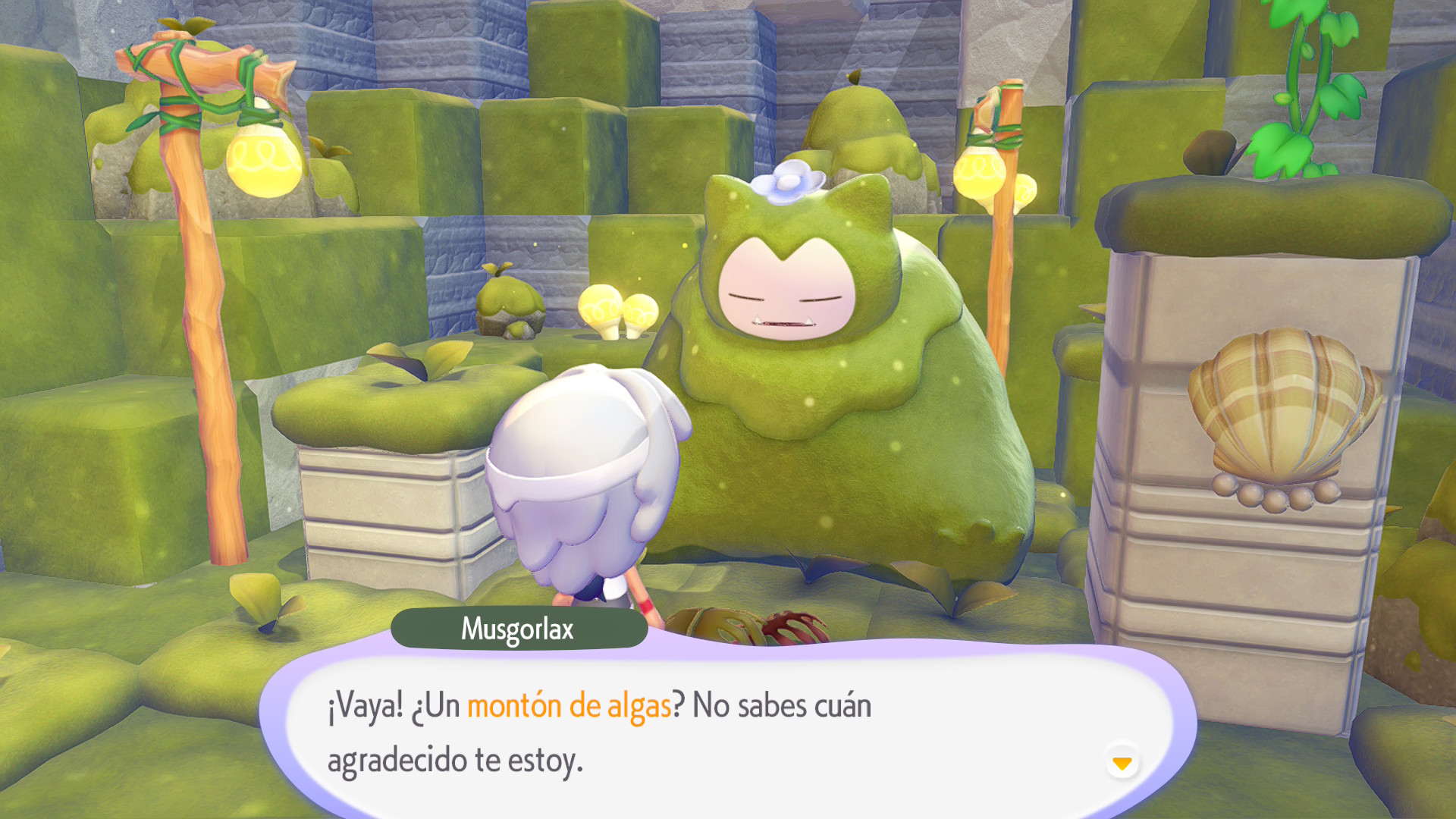Select the Musgorlax name tag
This screenshot has width=1456, height=819.
click(x=520, y=627)
